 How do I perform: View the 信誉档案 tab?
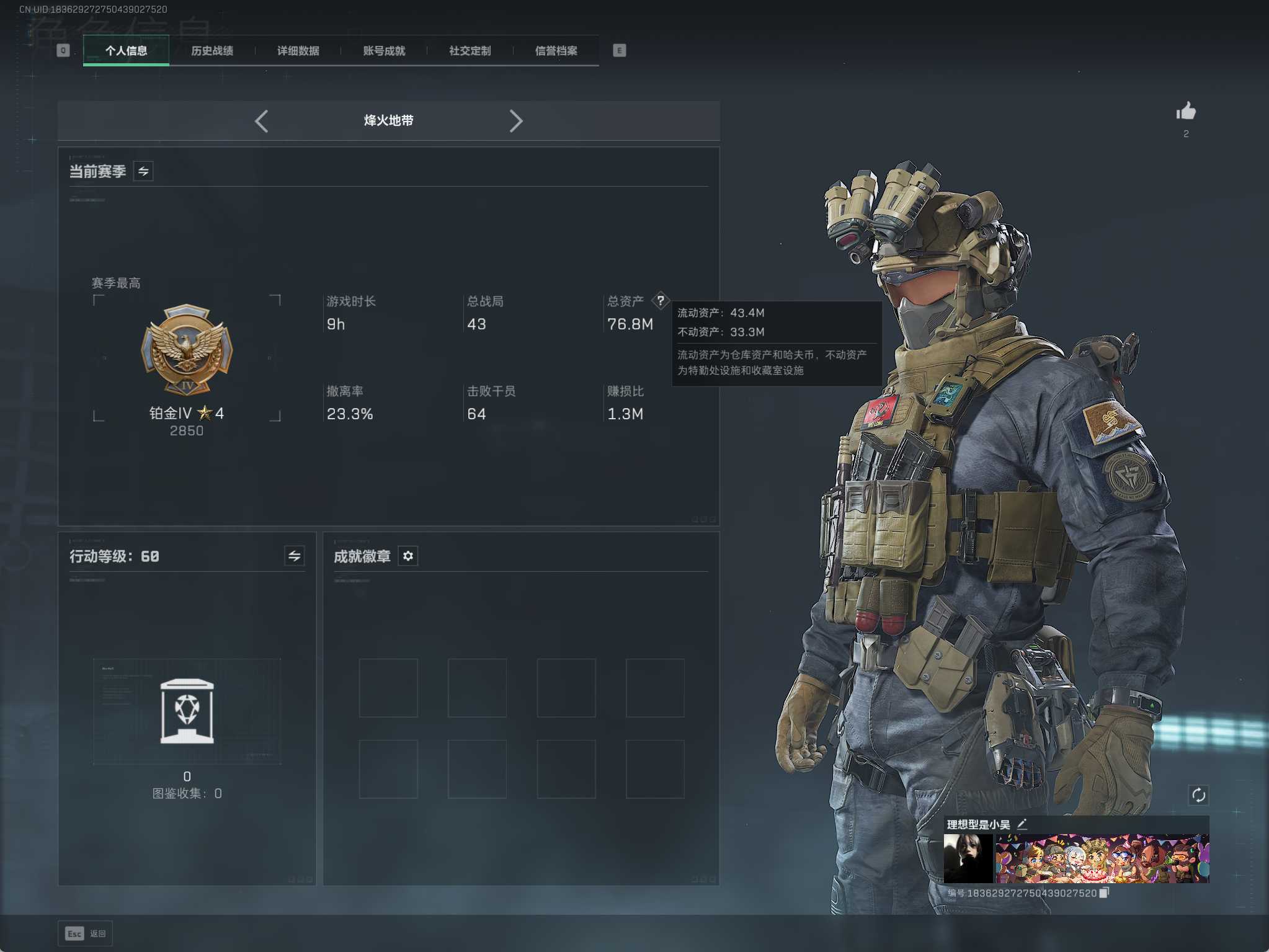click(x=556, y=51)
